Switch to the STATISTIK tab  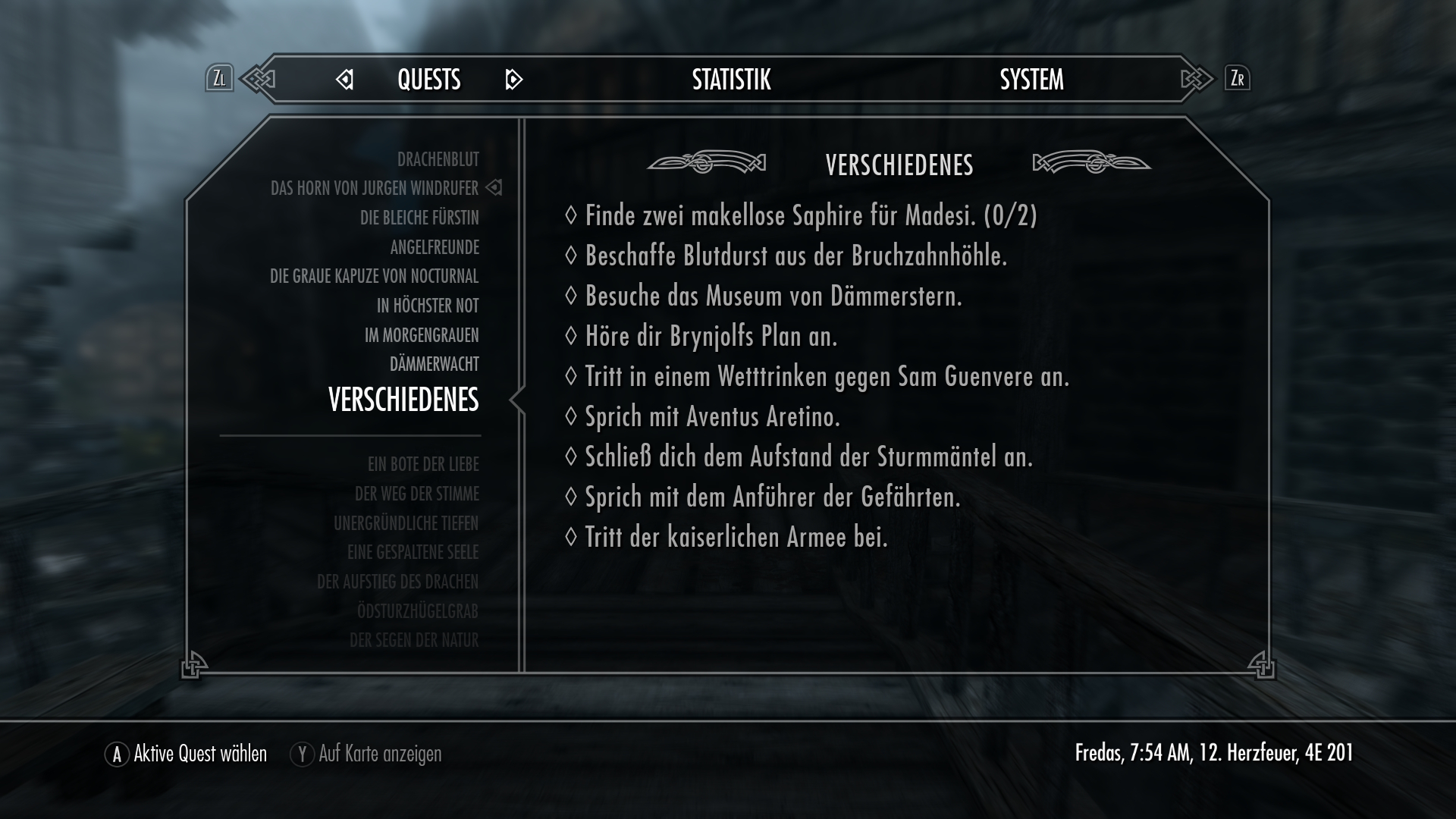point(730,78)
